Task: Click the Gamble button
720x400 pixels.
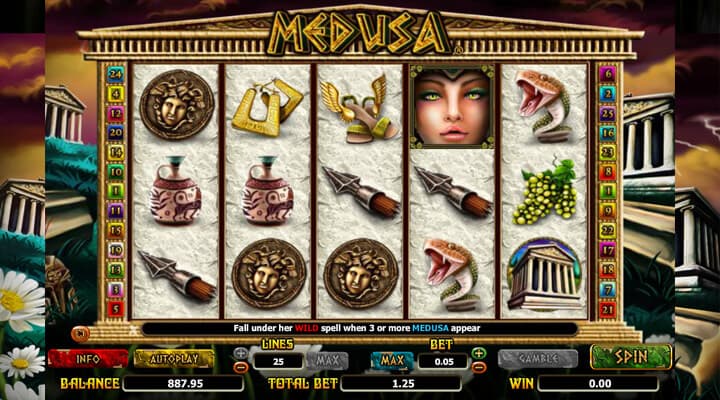Action: (x=537, y=358)
